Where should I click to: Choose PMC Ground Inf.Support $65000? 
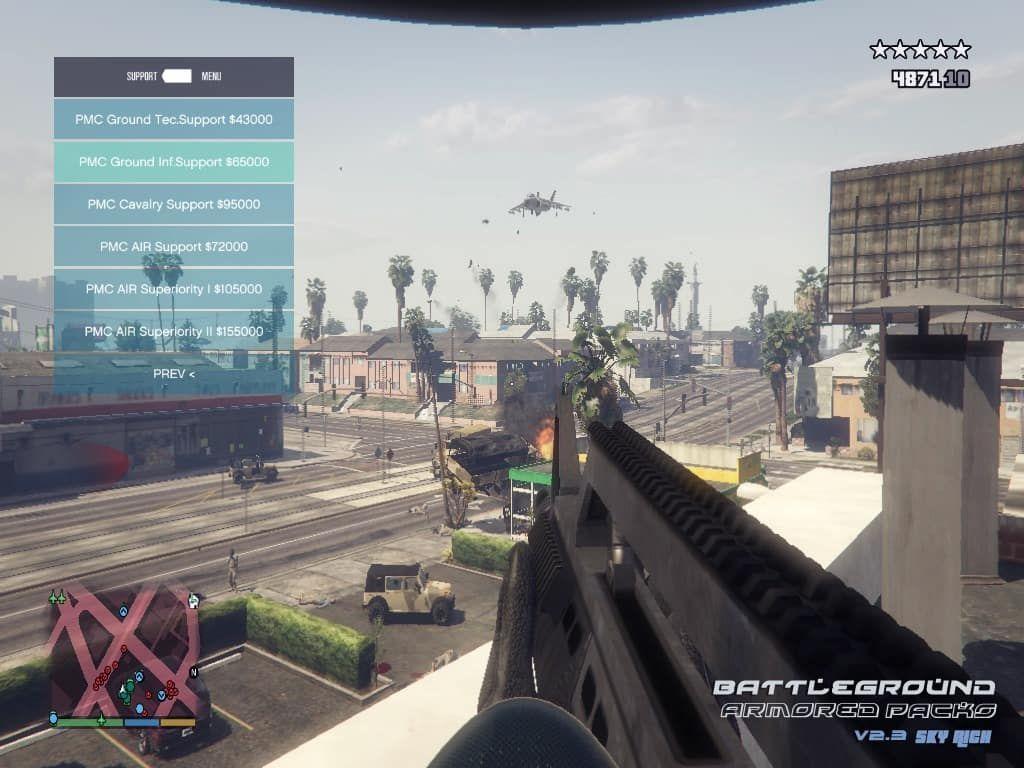tap(174, 162)
